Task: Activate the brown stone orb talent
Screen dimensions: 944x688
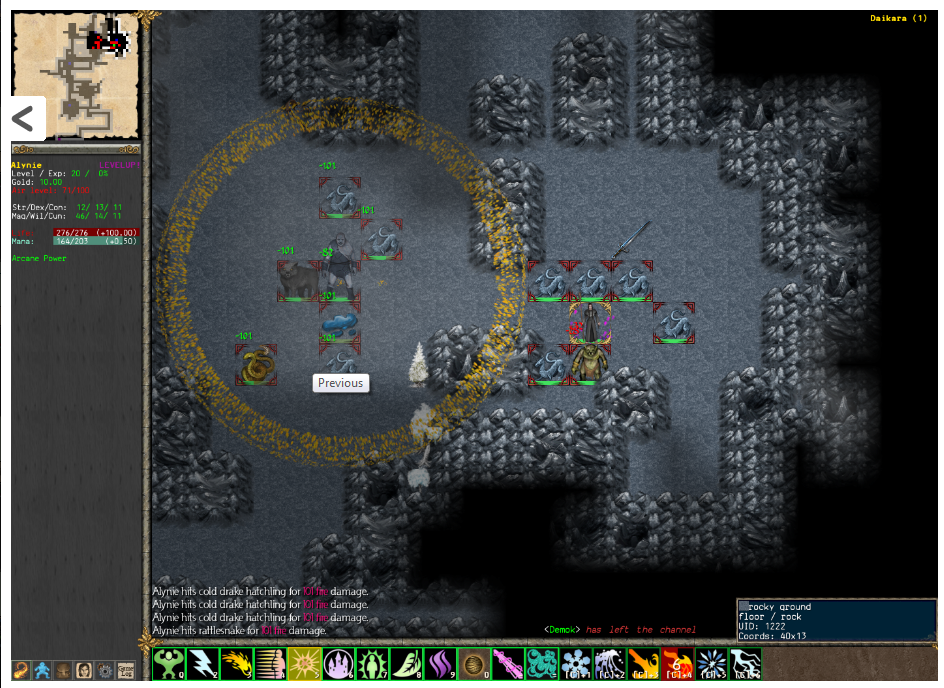Action: (473, 664)
